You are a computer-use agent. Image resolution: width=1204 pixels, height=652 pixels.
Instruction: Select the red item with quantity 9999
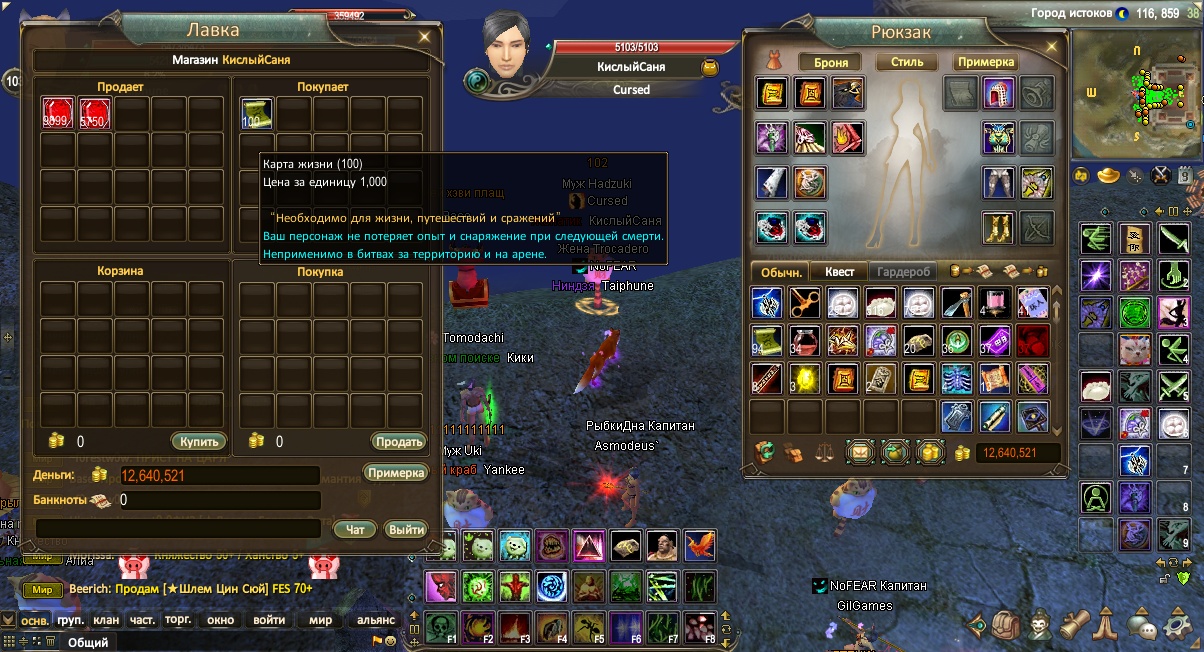58,114
